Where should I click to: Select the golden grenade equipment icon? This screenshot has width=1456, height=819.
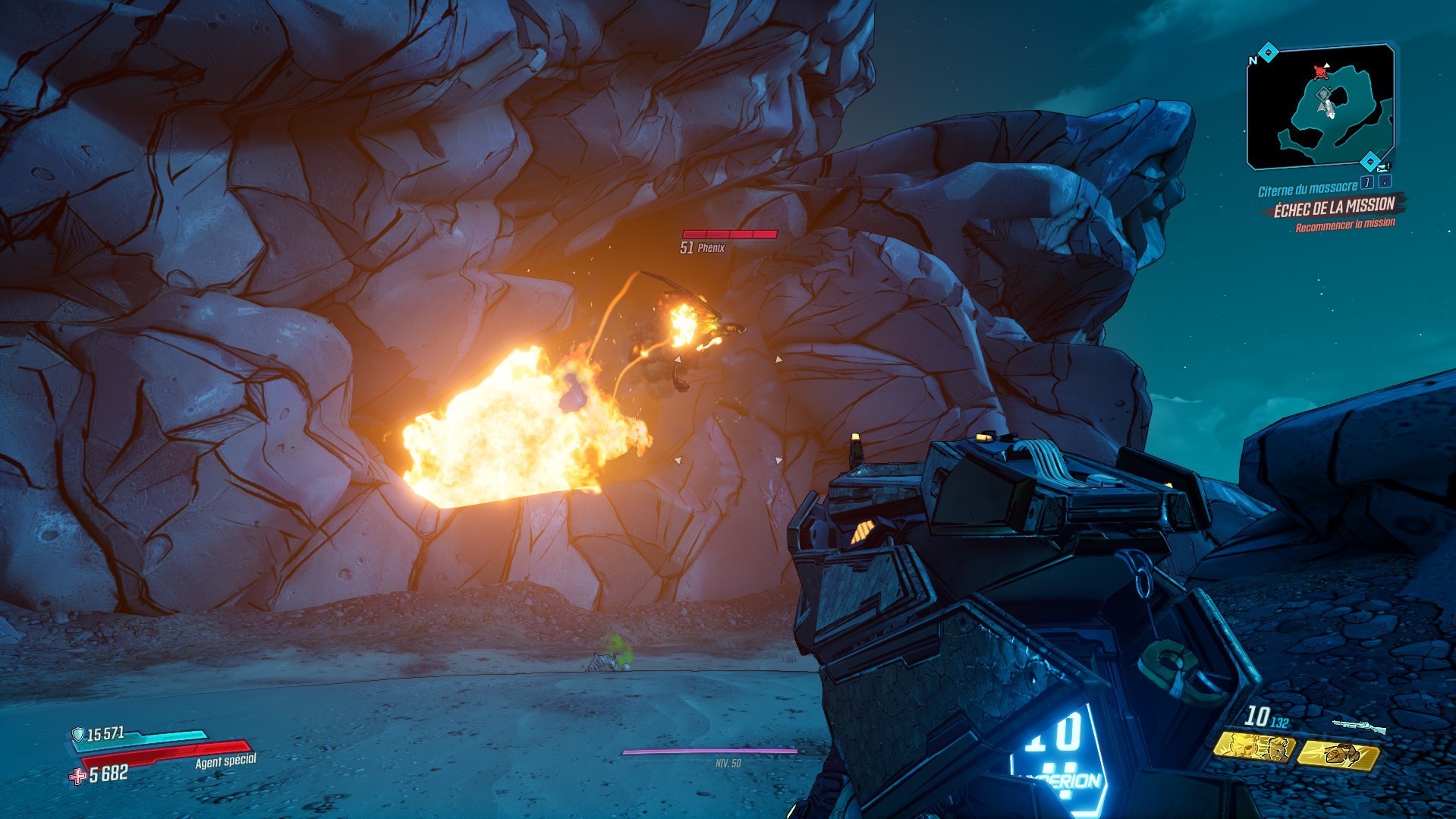point(1339,752)
